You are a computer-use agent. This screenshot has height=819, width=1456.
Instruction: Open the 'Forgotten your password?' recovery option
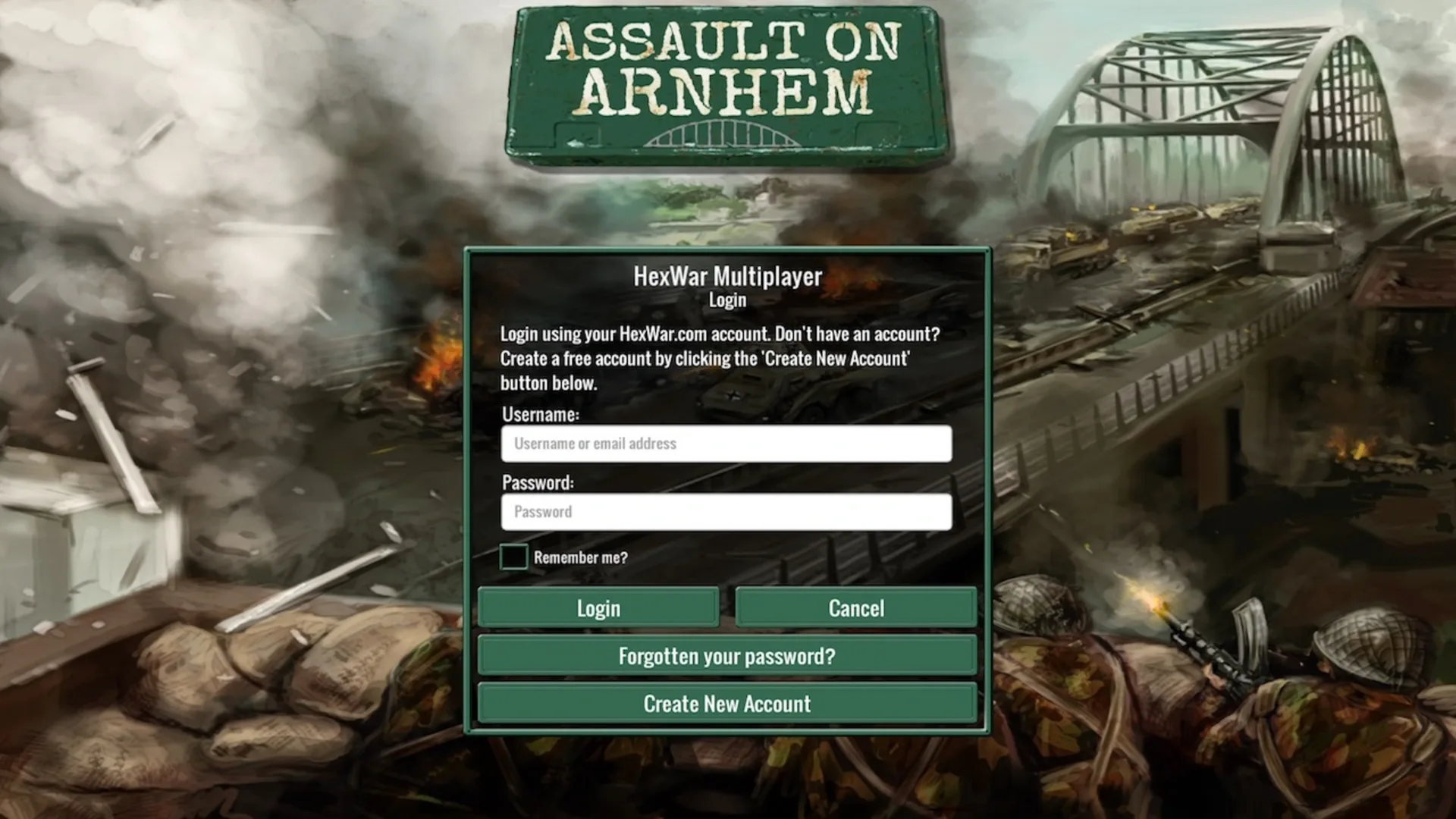tap(726, 656)
